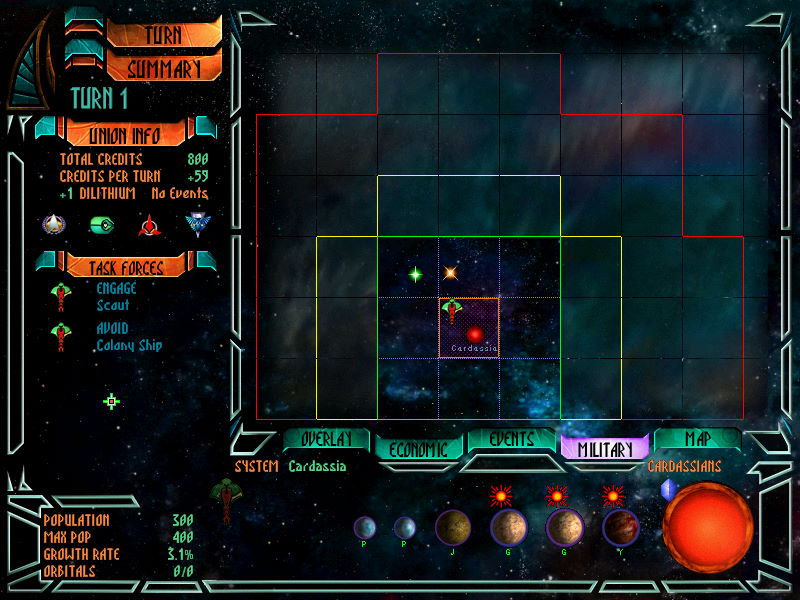The width and height of the screenshot is (800, 600).
Task: Select the Romulan empire emblem
Action: pos(196,224)
